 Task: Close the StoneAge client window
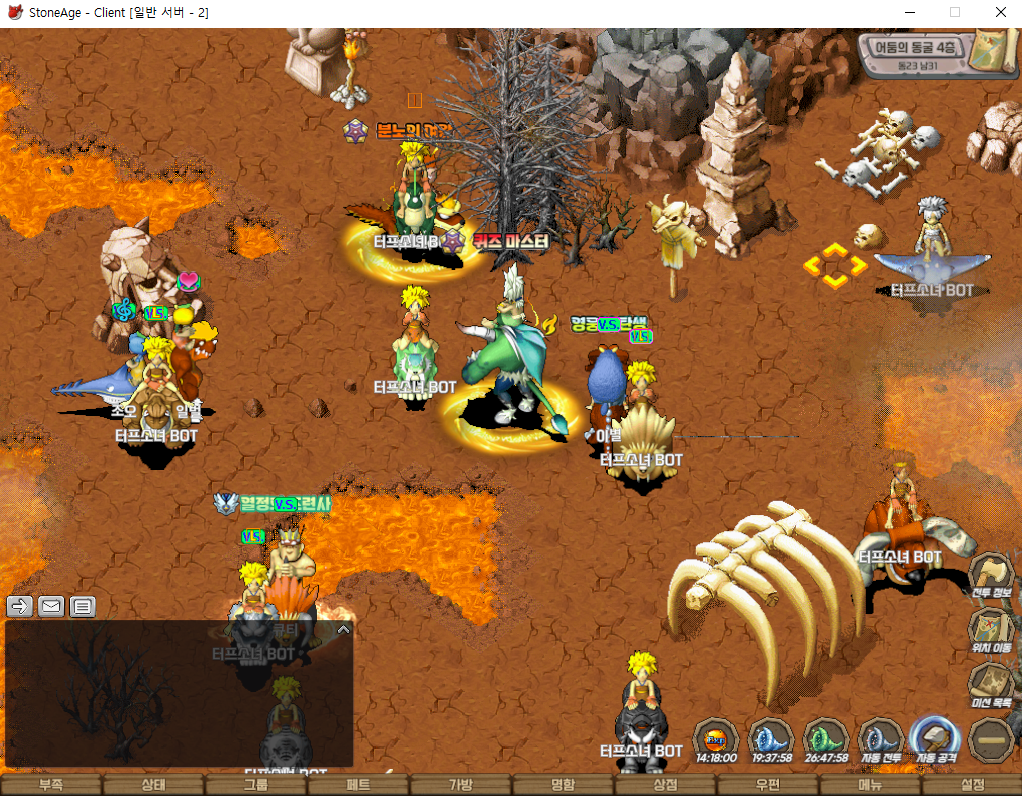tap(1000, 13)
